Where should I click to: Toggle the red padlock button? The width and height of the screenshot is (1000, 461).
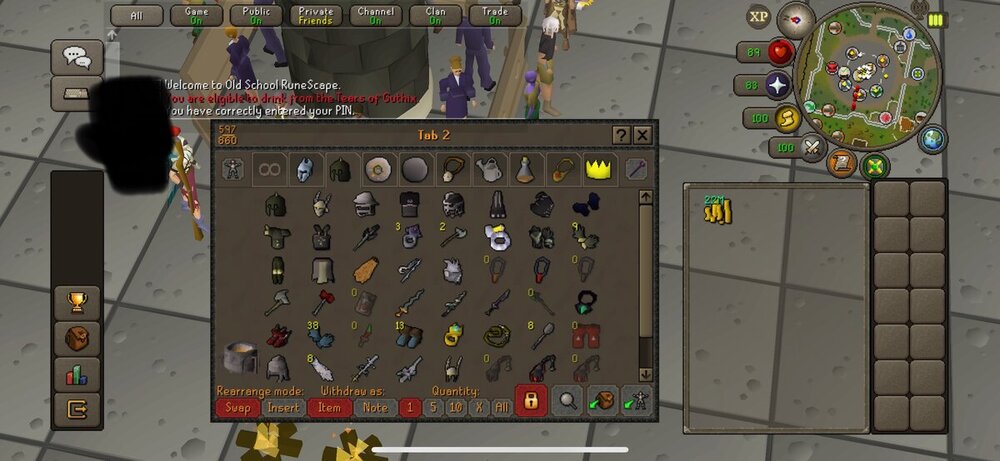pyautogui.click(x=531, y=401)
